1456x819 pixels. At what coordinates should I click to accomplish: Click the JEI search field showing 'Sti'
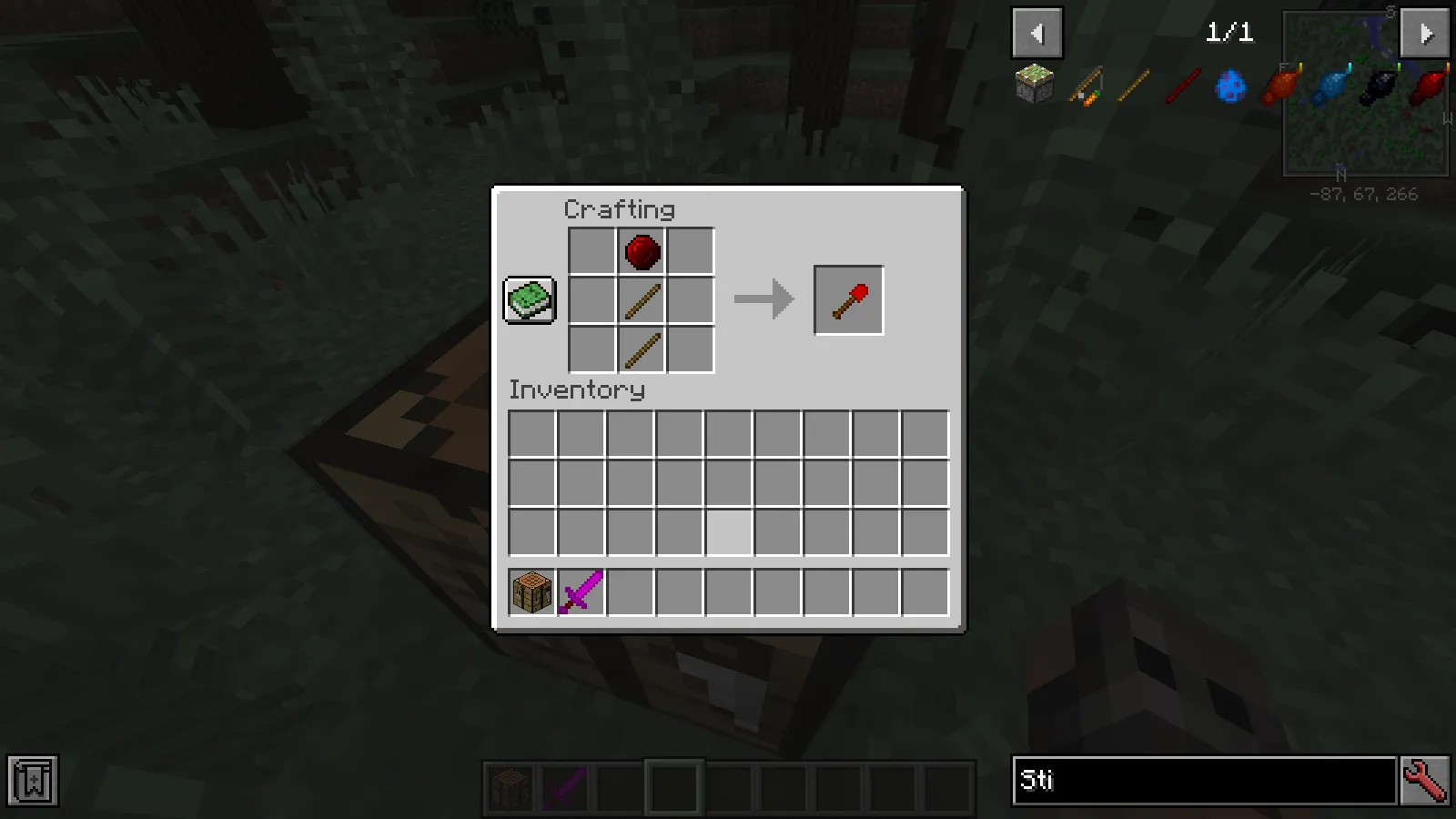1201,780
